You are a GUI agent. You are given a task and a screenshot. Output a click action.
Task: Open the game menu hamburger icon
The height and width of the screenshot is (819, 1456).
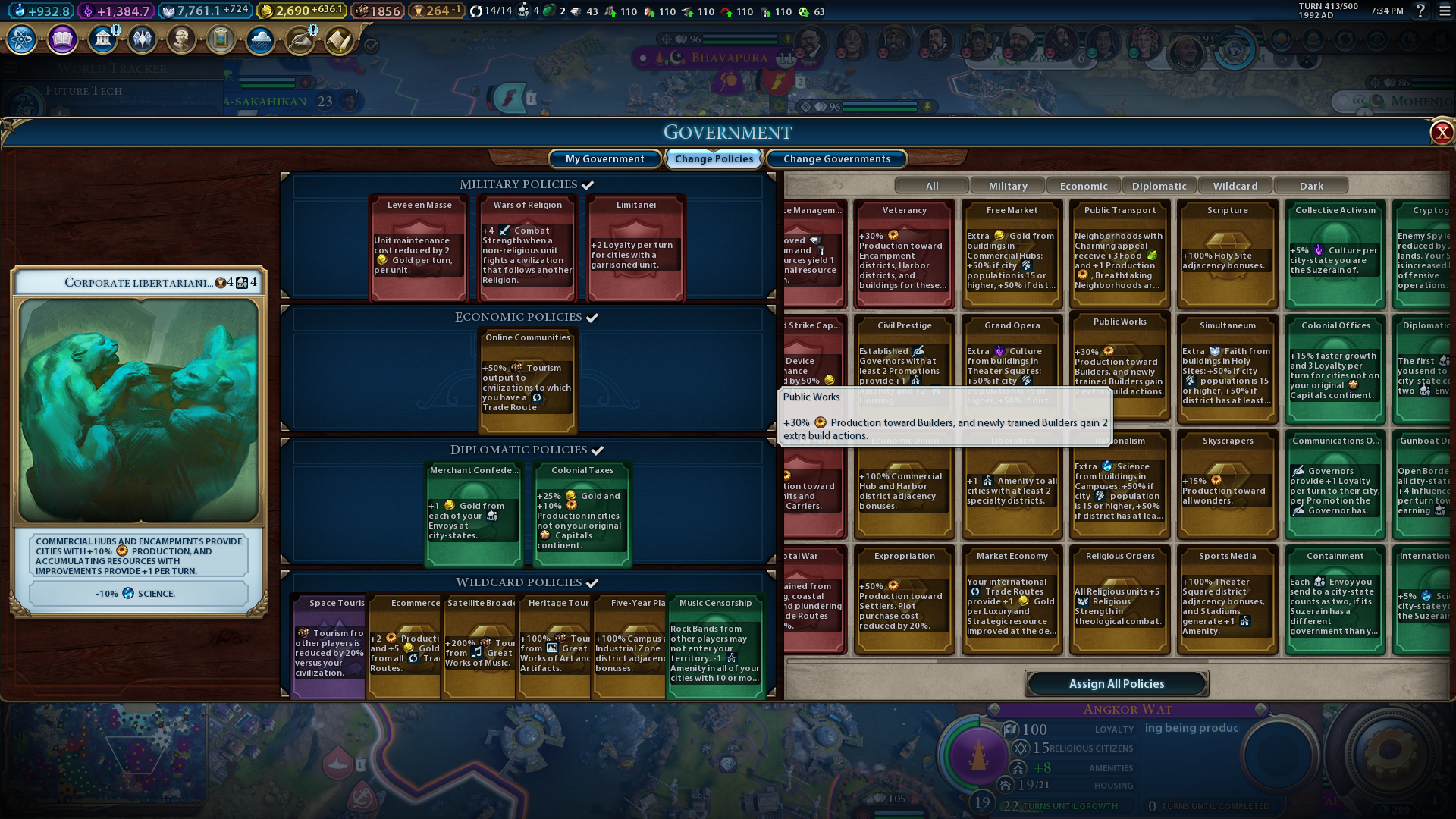click(x=1445, y=11)
